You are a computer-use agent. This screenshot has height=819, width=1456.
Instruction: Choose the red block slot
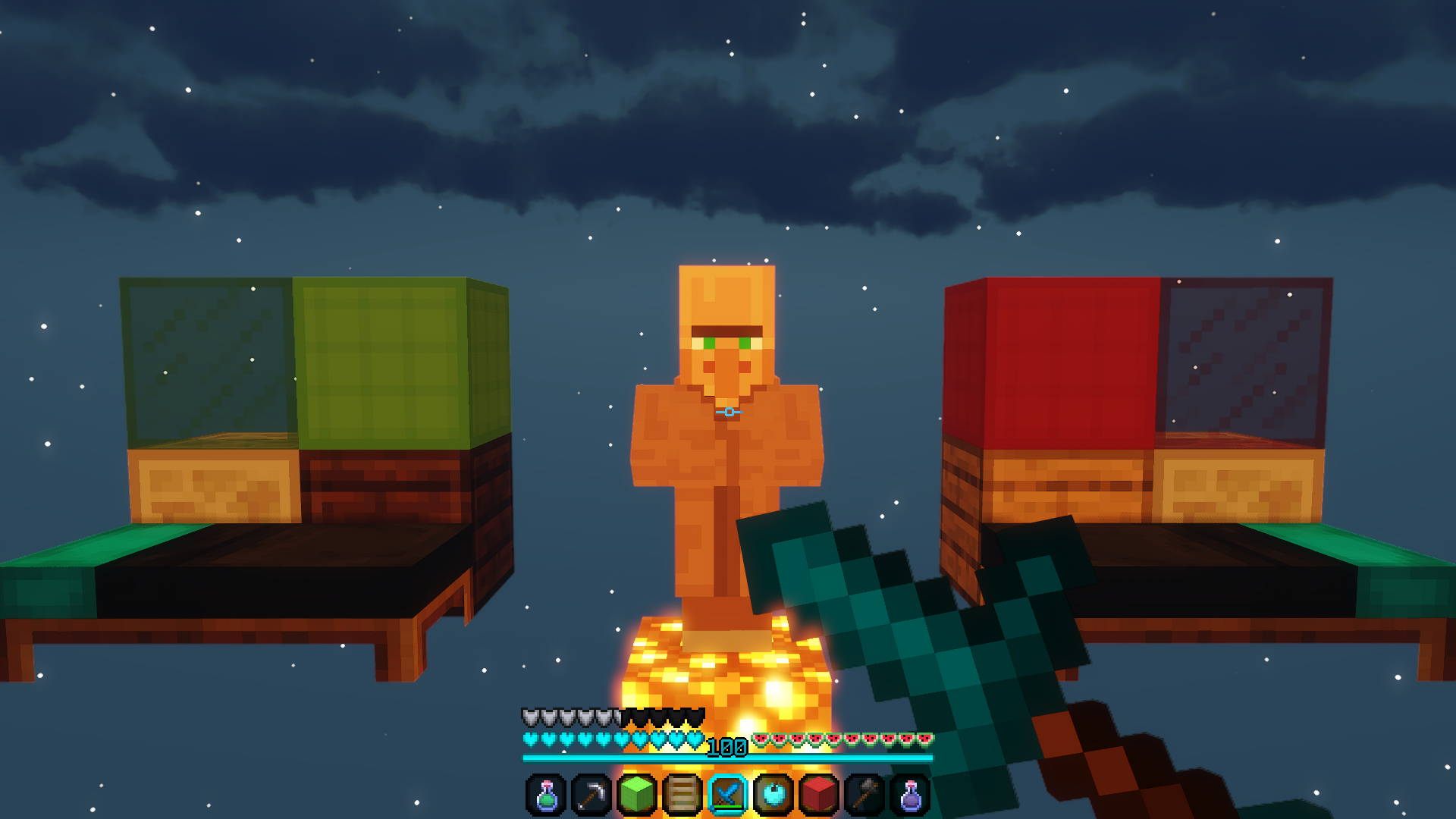coord(819,795)
